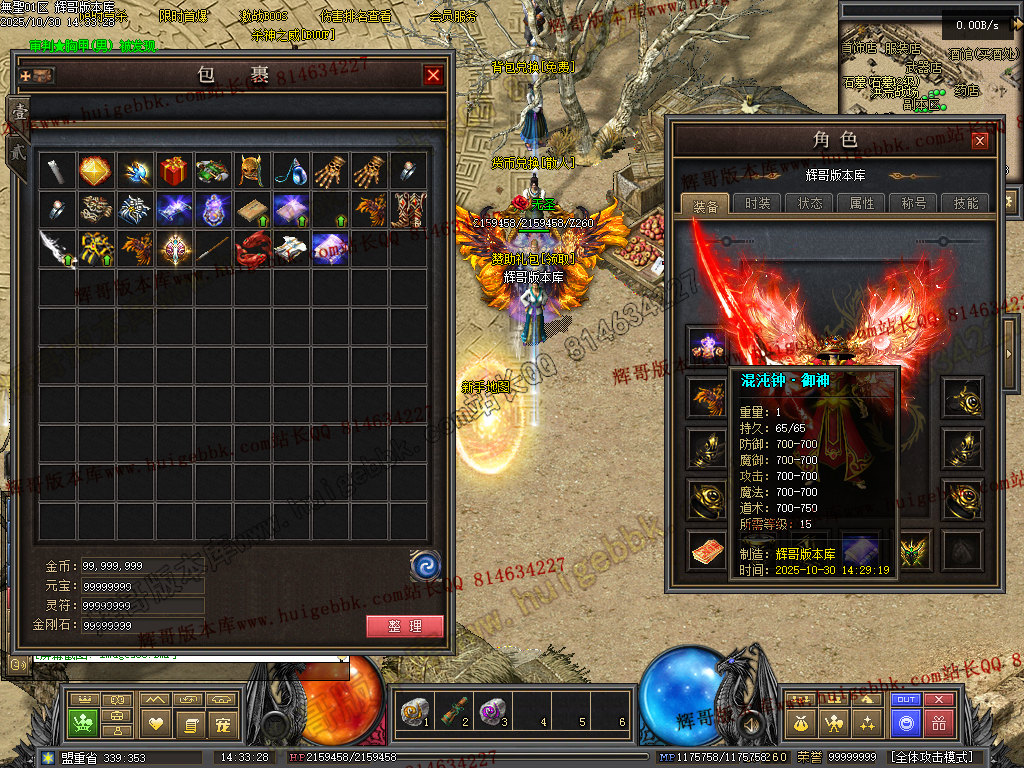Select the 称号 title tab
Viewport: 1024px width, 768px height.
point(914,203)
